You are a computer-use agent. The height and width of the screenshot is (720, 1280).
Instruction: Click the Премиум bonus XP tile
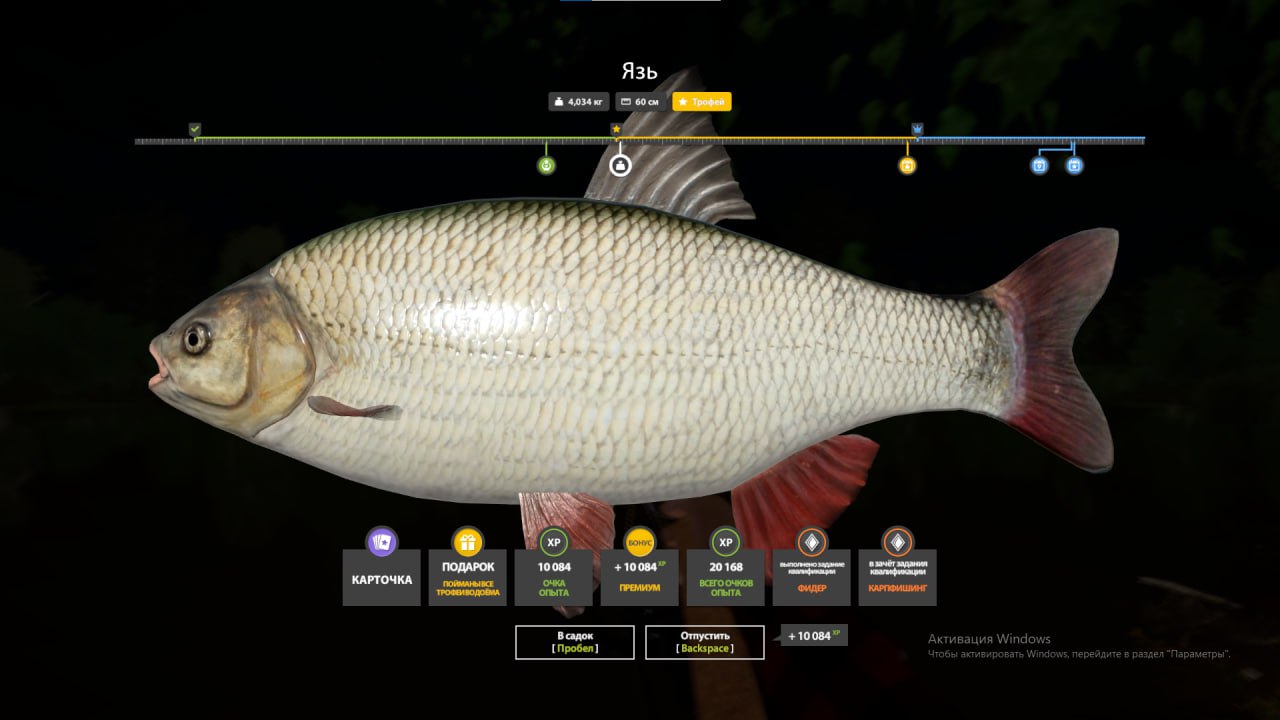pyautogui.click(x=640, y=578)
